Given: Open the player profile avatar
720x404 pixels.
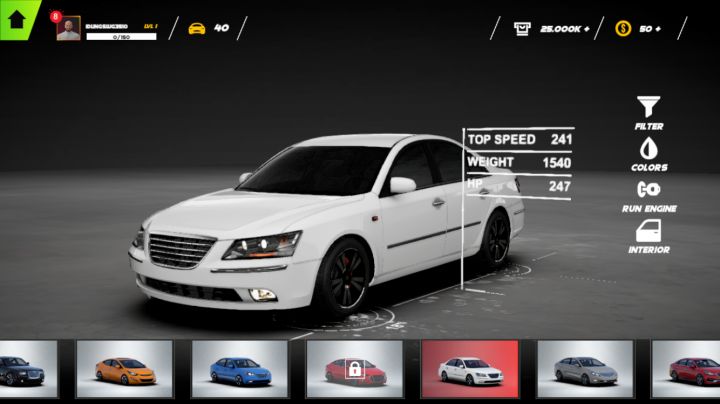Looking at the screenshot, I should click(x=68, y=29).
